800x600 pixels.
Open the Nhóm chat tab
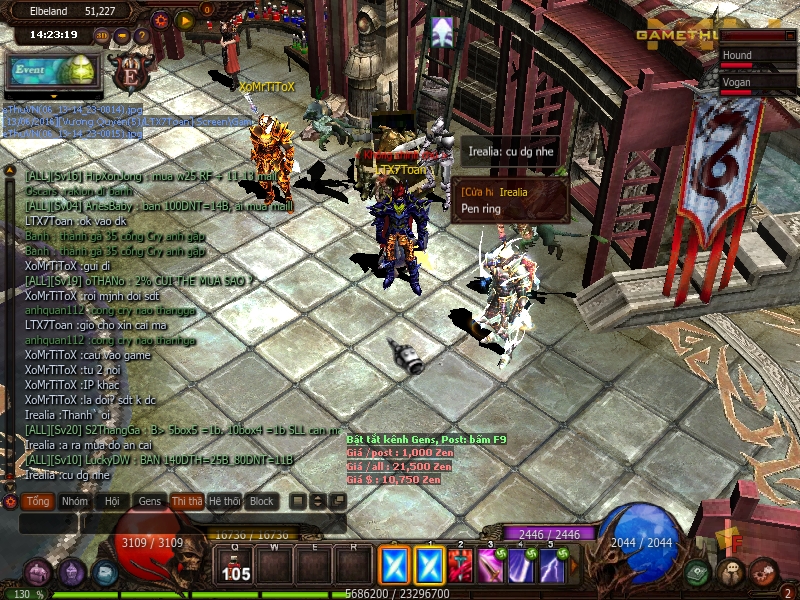pyautogui.click(x=74, y=501)
